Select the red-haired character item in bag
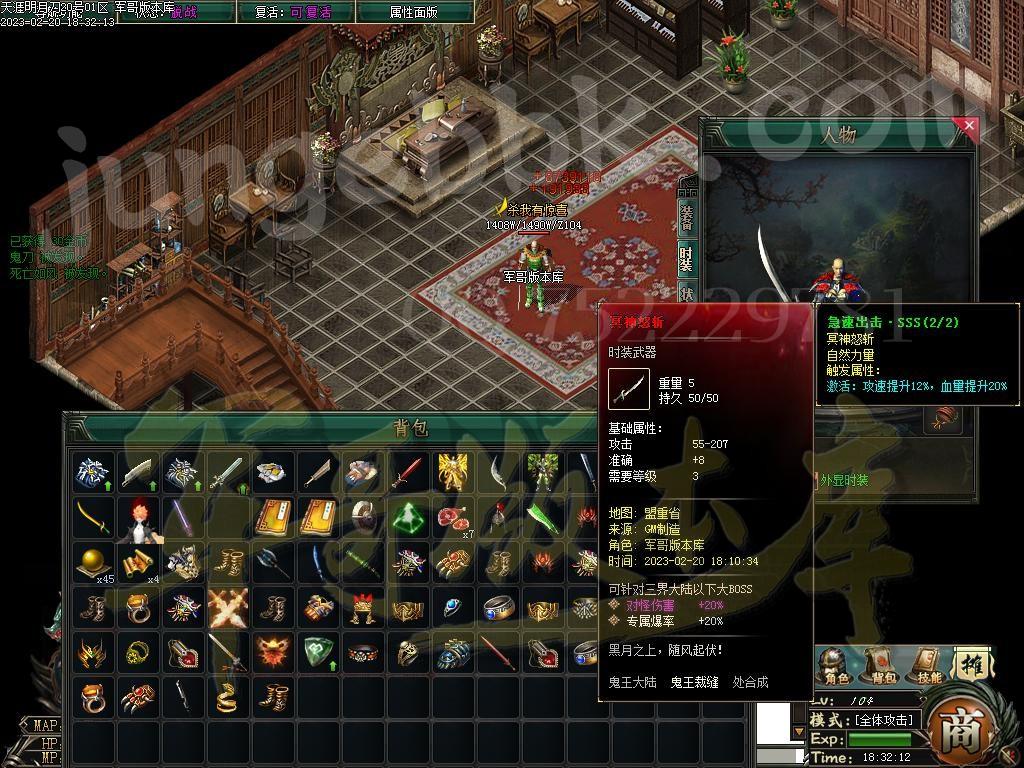The height and width of the screenshot is (768, 1024). tap(140, 517)
